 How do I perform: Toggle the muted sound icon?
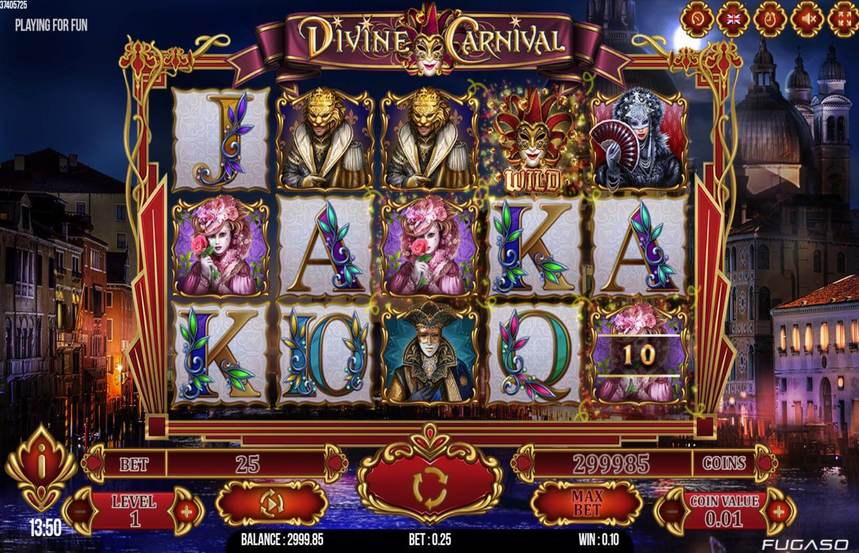[806, 18]
